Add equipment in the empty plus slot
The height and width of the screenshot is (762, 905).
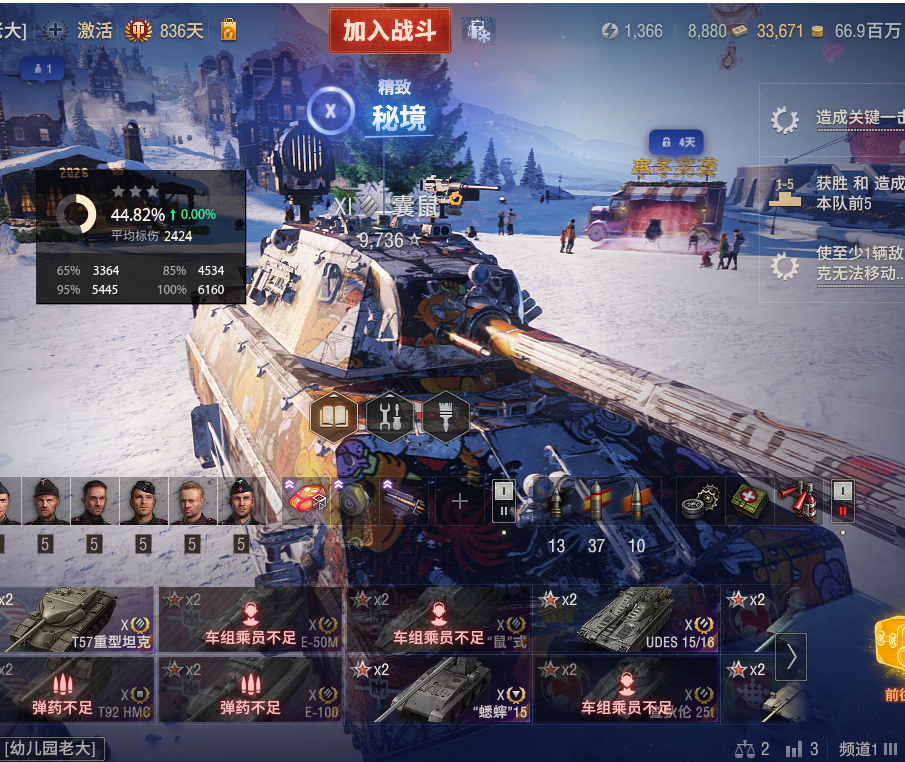(460, 501)
